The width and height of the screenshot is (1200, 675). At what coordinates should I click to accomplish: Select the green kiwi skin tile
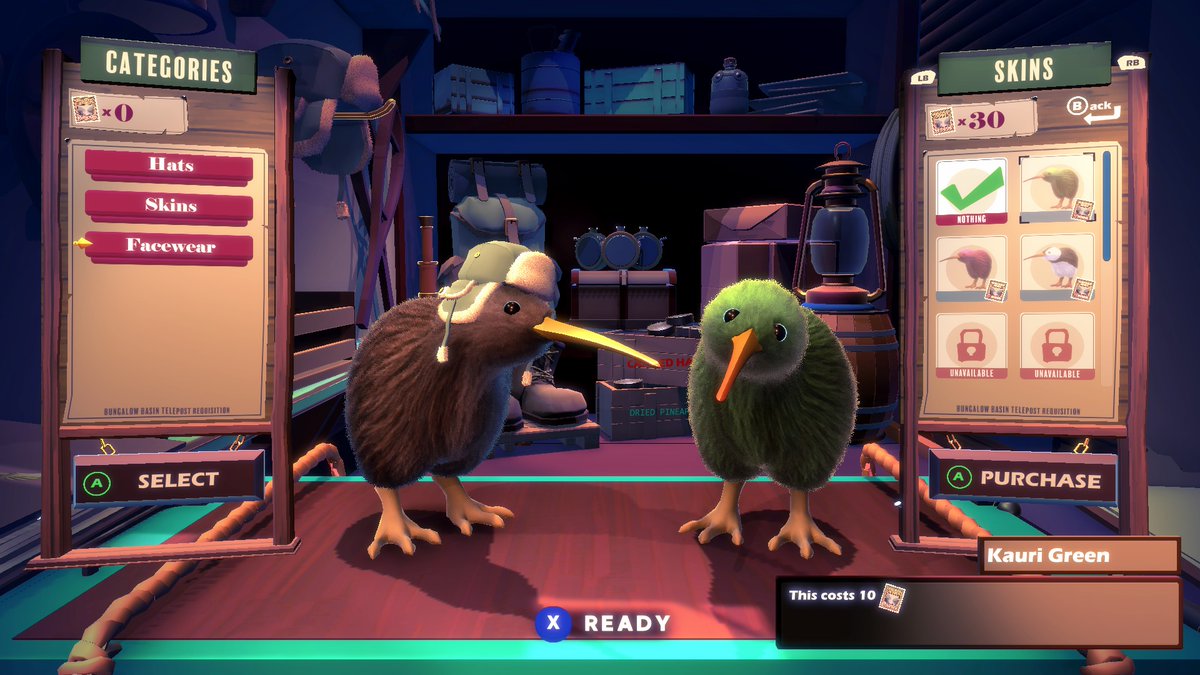tap(1056, 188)
